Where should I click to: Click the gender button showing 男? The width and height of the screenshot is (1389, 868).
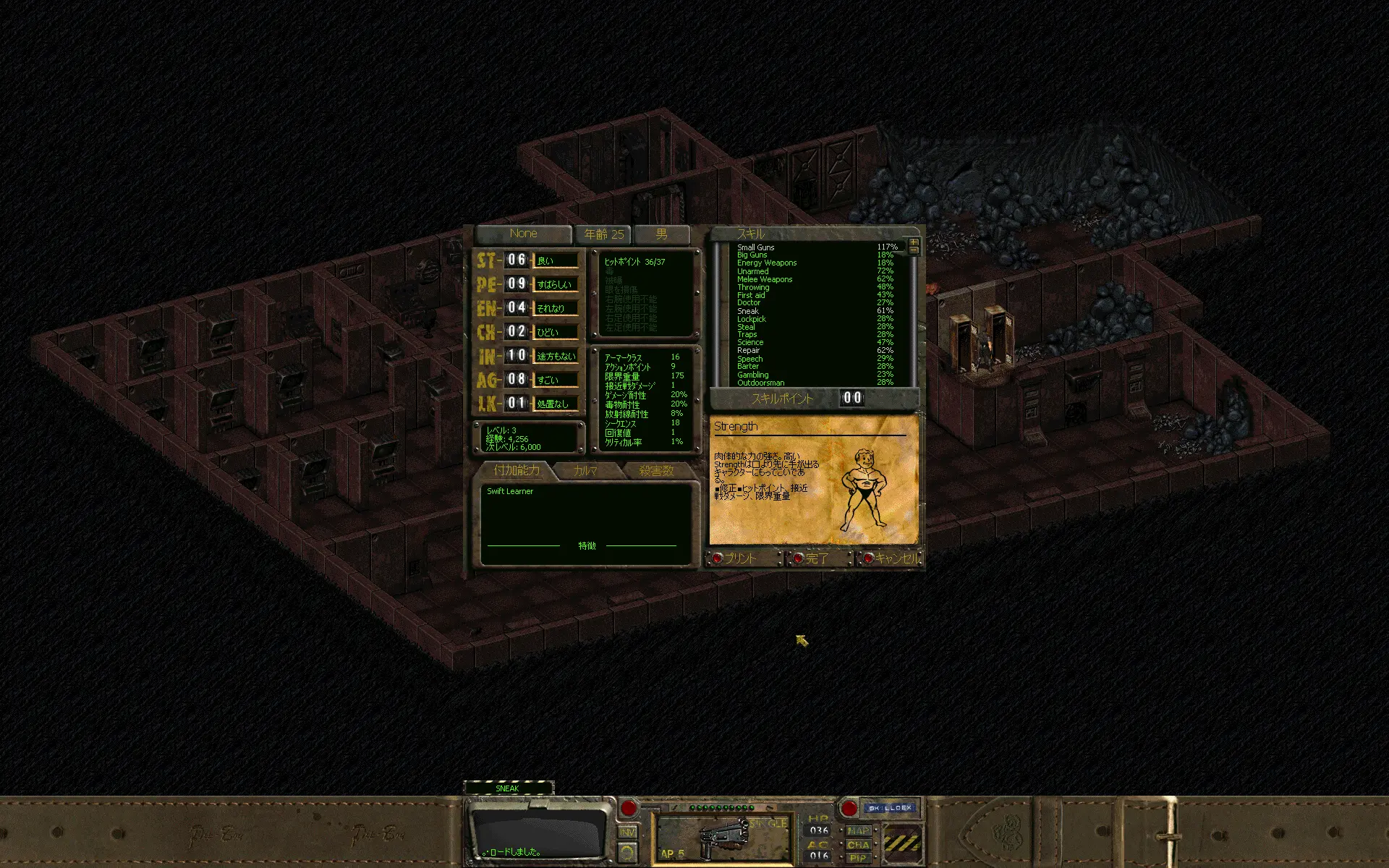(x=661, y=234)
